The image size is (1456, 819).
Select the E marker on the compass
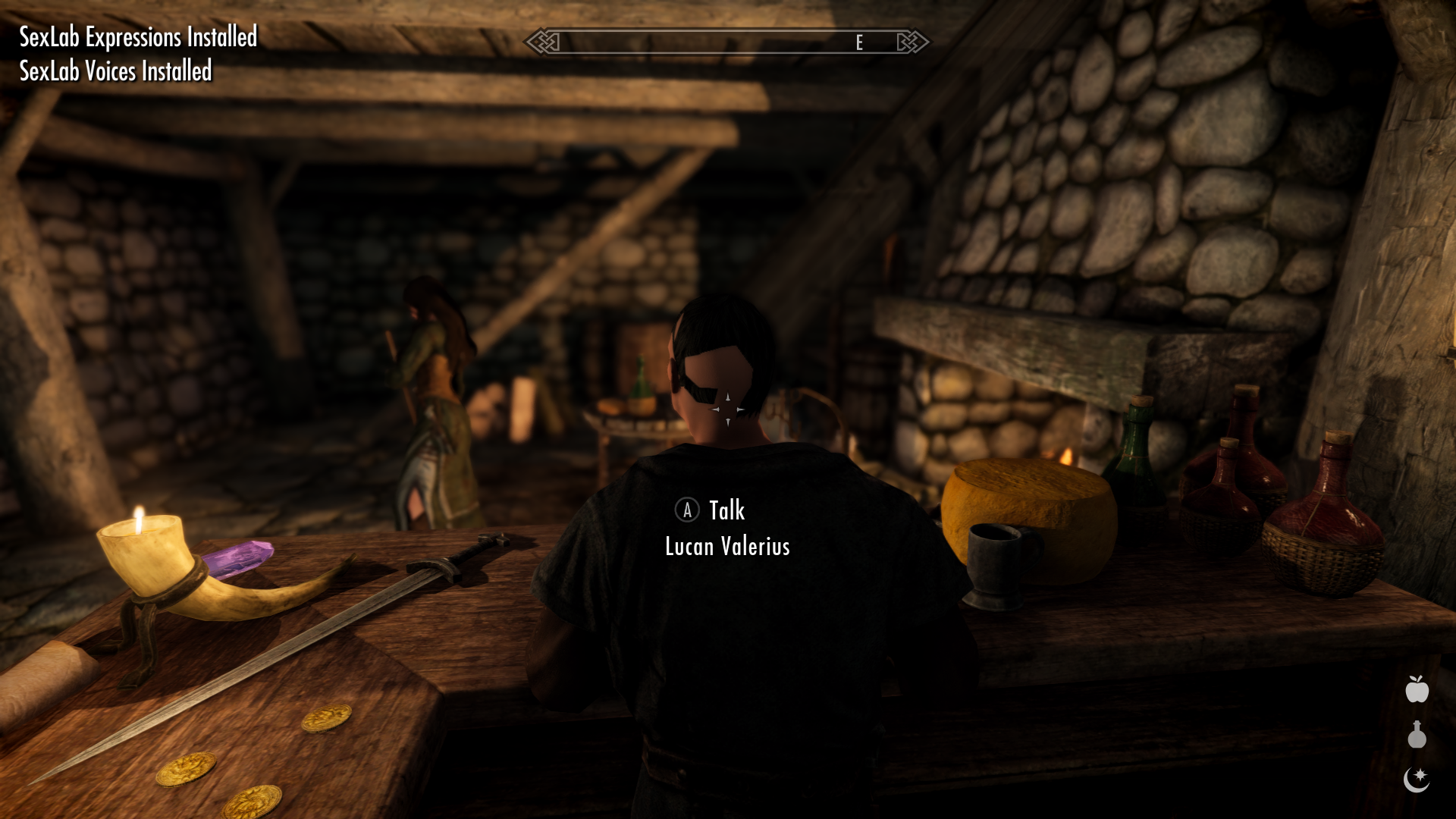(x=859, y=43)
